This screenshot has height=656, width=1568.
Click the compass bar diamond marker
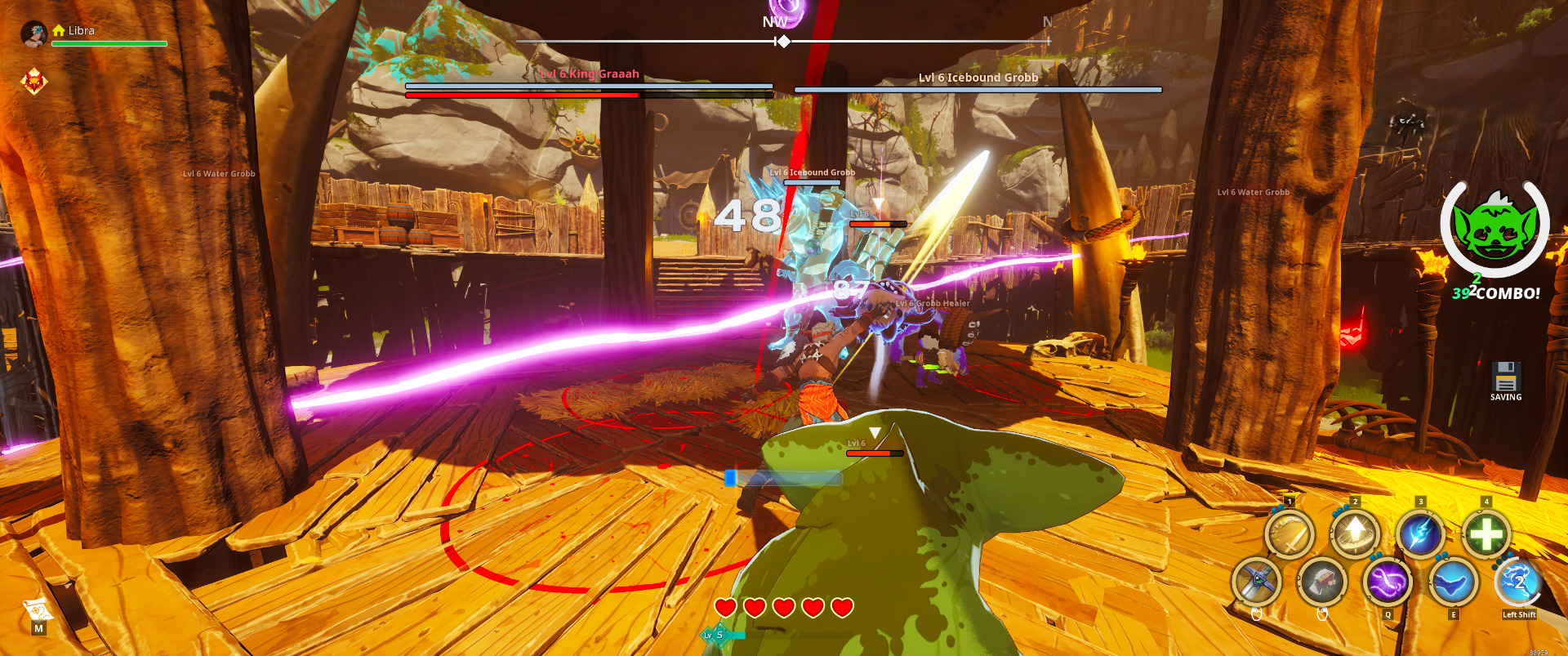pyautogui.click(x=783, y=41)
